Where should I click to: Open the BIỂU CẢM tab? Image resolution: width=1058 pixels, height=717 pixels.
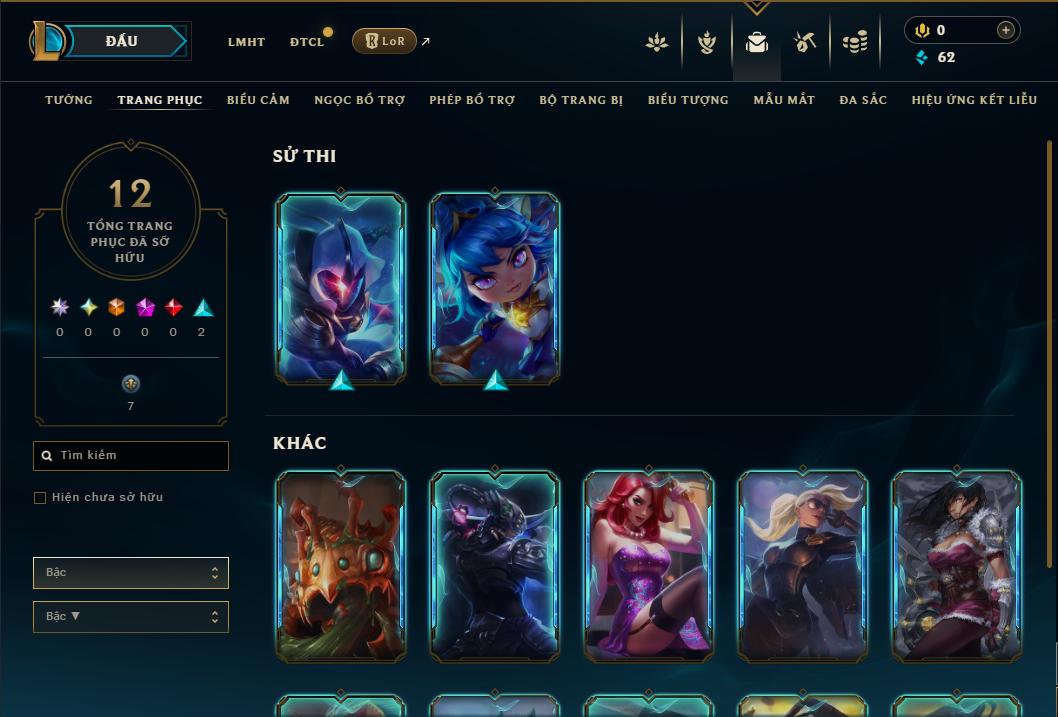coord(258,100)
